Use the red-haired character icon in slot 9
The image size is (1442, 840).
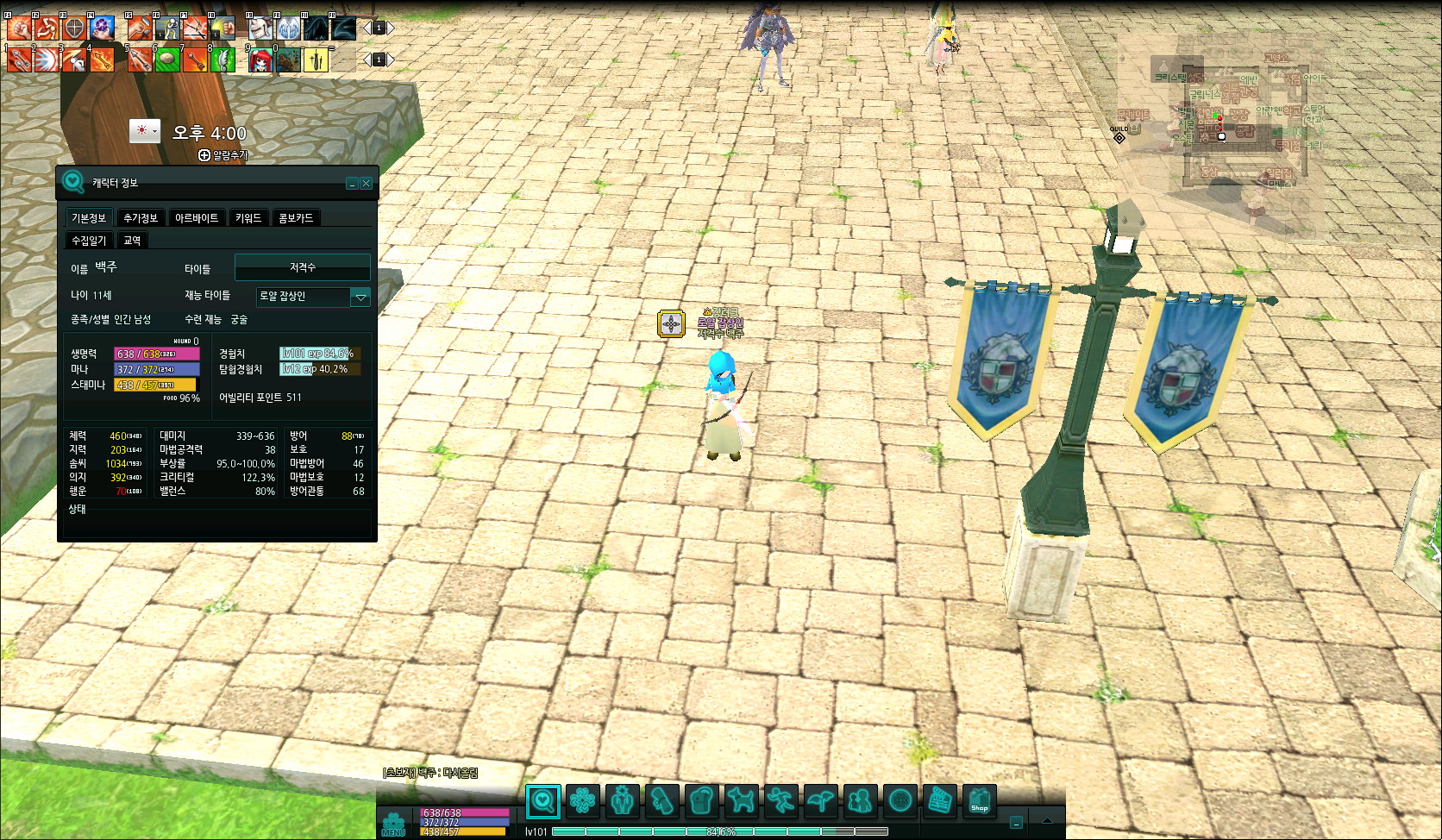260,60
